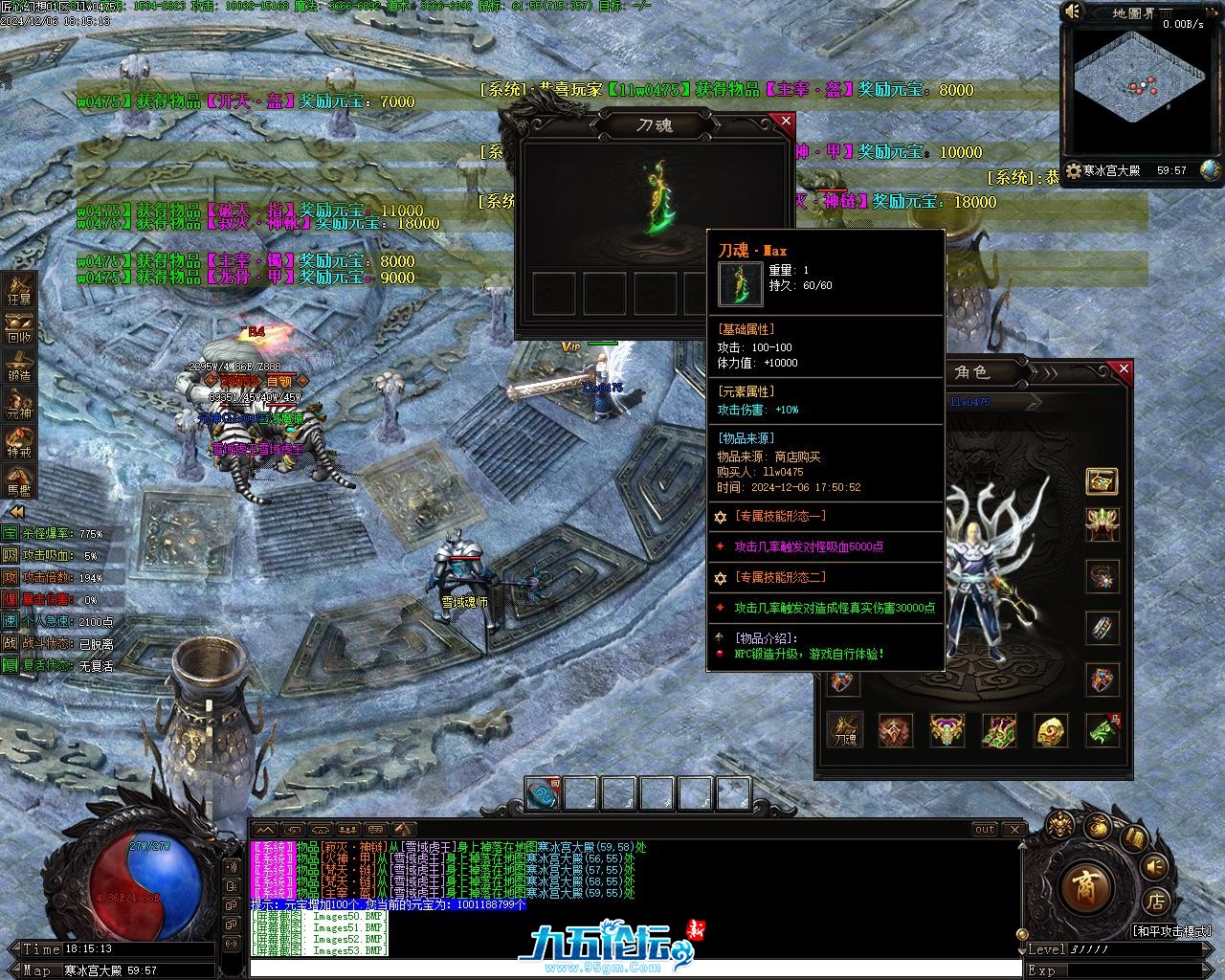1225x980 pixels.
Task: Select the green horse mount slot
Action: (x=1102, y=730)
